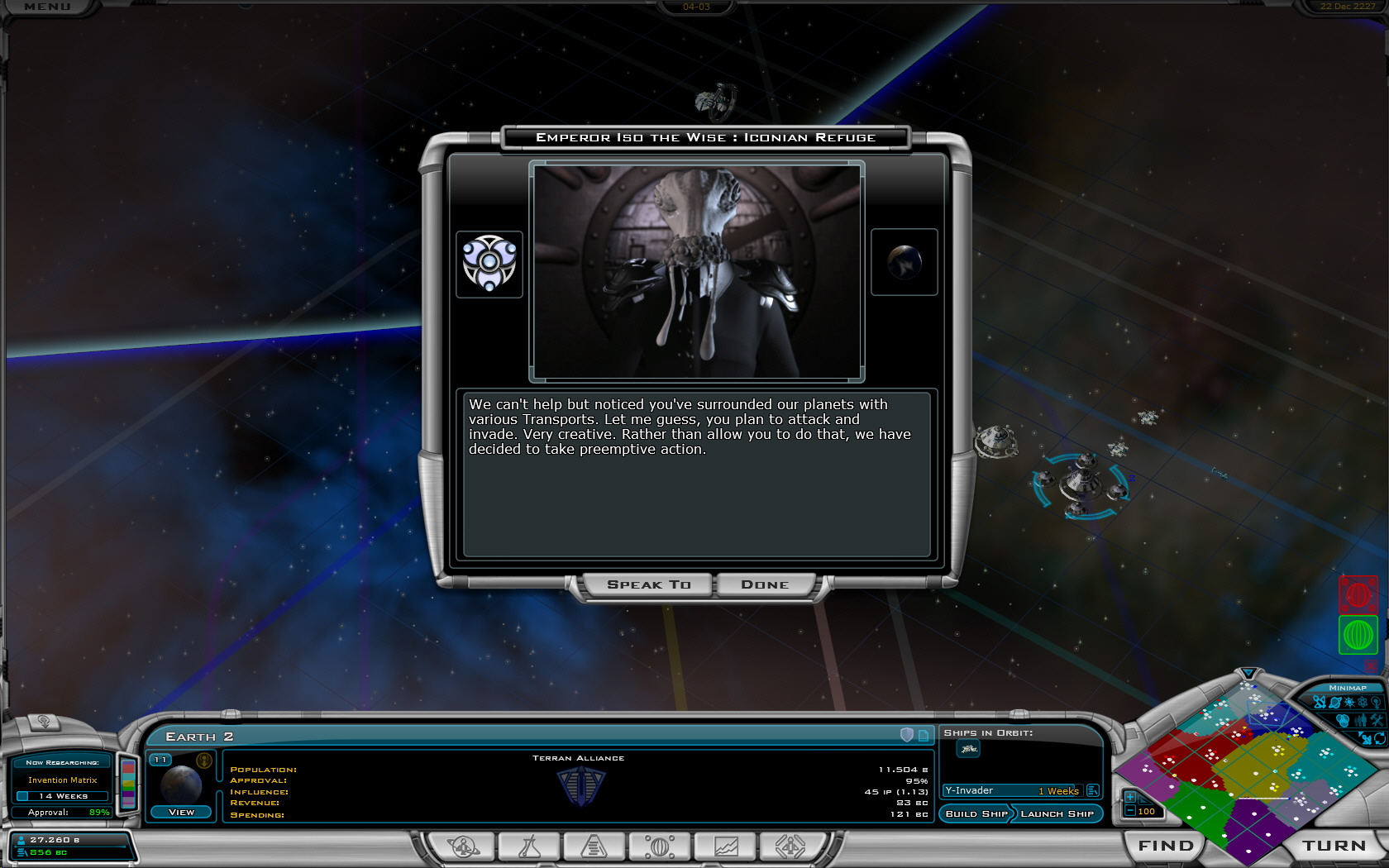Open the triangular document toolbar screen
The image size is (1389, 868).
coord(594,847)
